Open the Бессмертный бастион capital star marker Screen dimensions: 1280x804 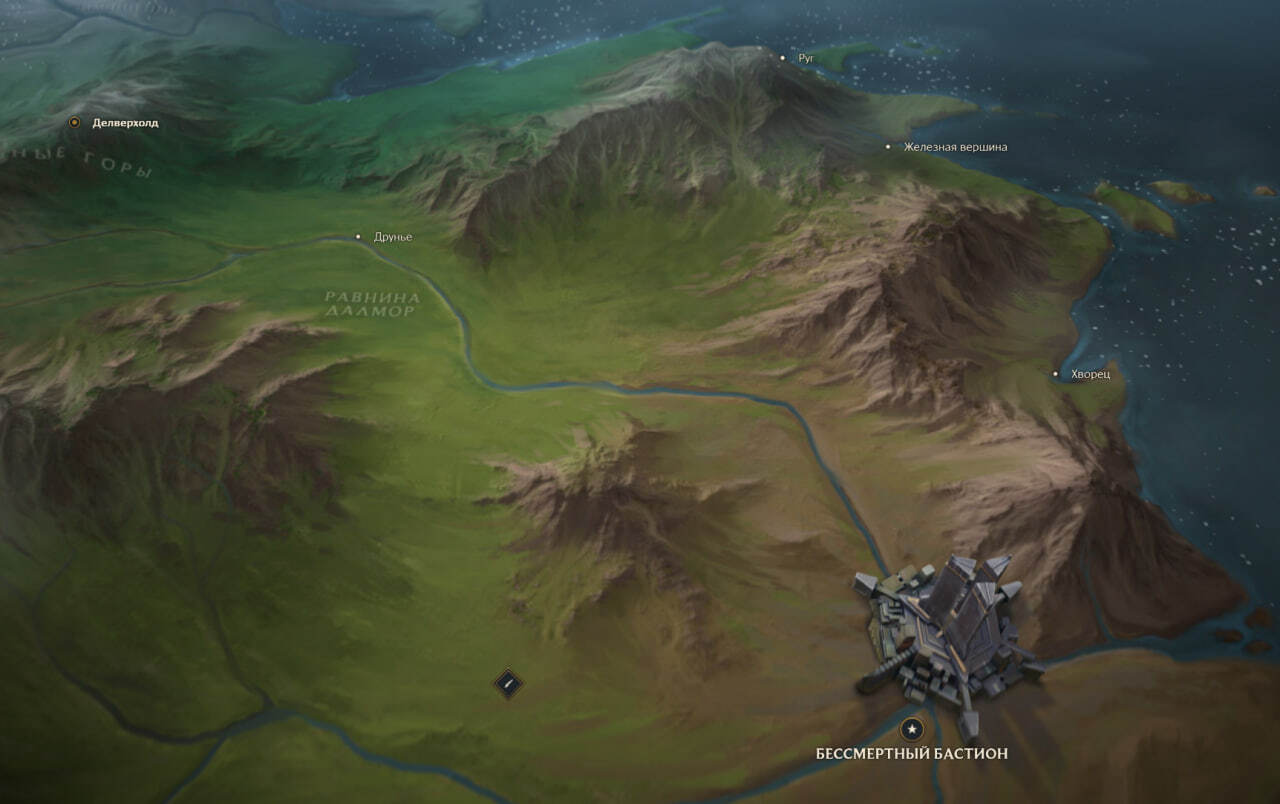(x=911, y=730)
